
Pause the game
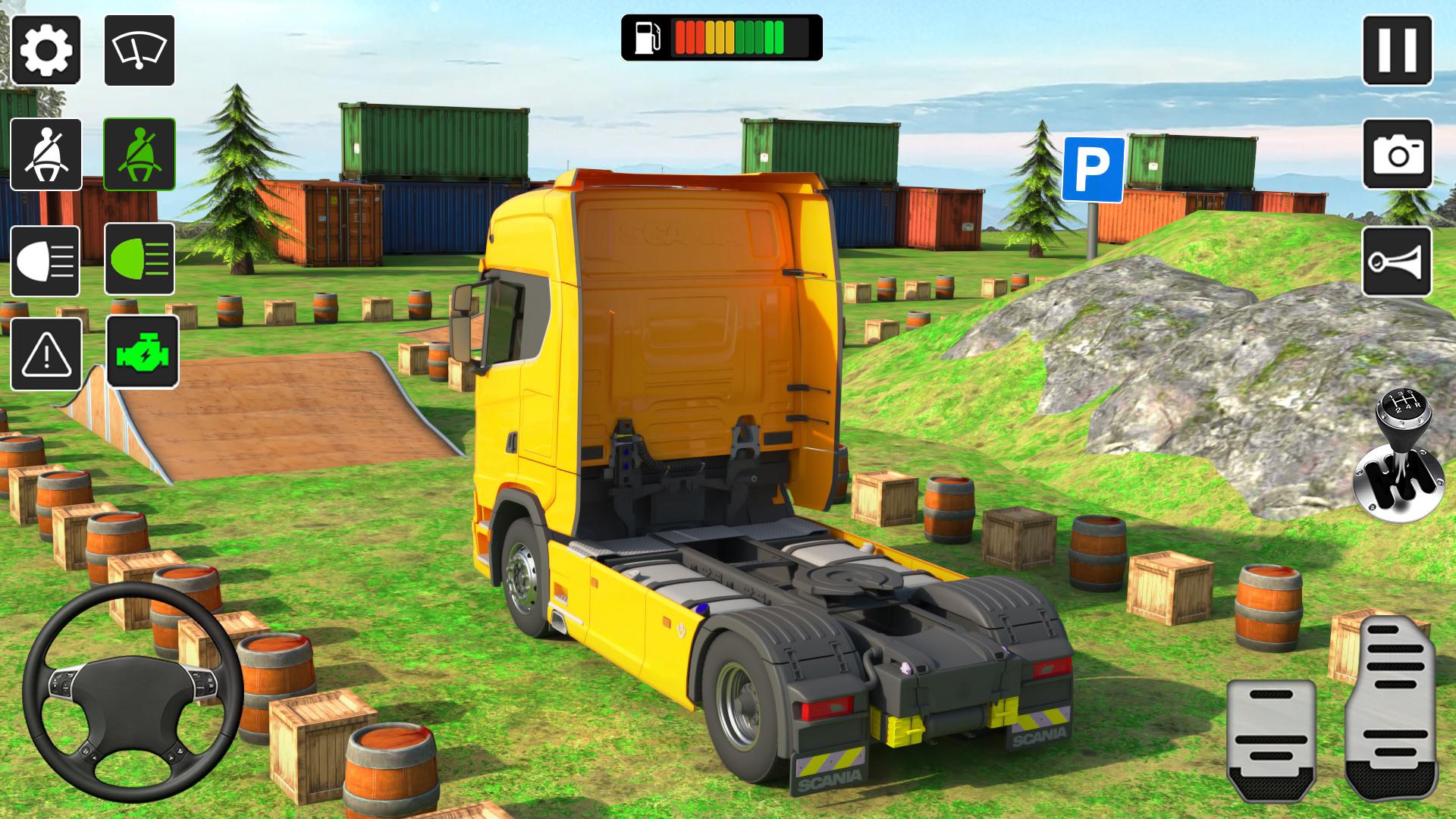tap(1397, 50)
